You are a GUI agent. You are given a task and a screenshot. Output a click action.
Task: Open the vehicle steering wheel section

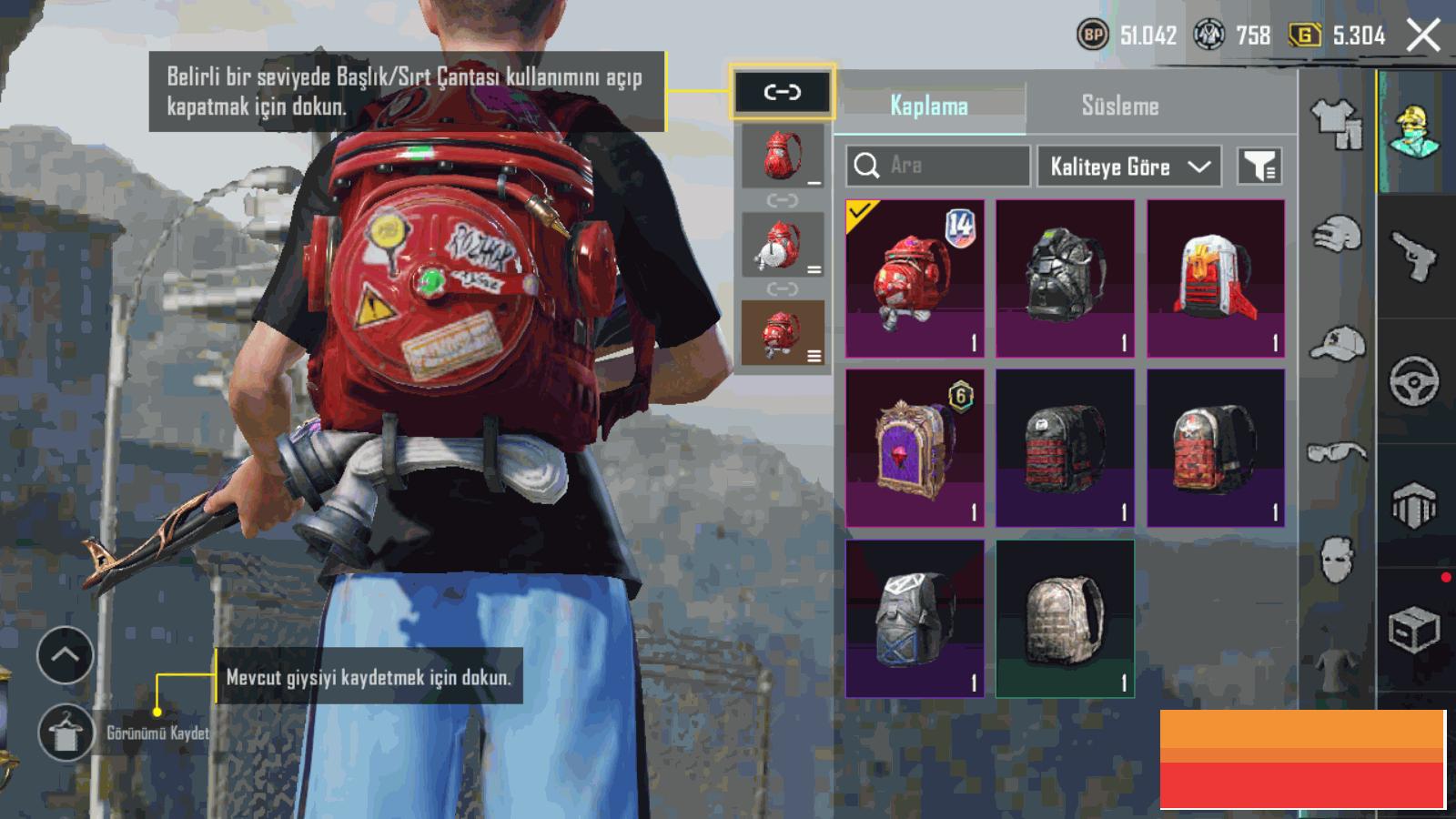tap(1414, 380)
